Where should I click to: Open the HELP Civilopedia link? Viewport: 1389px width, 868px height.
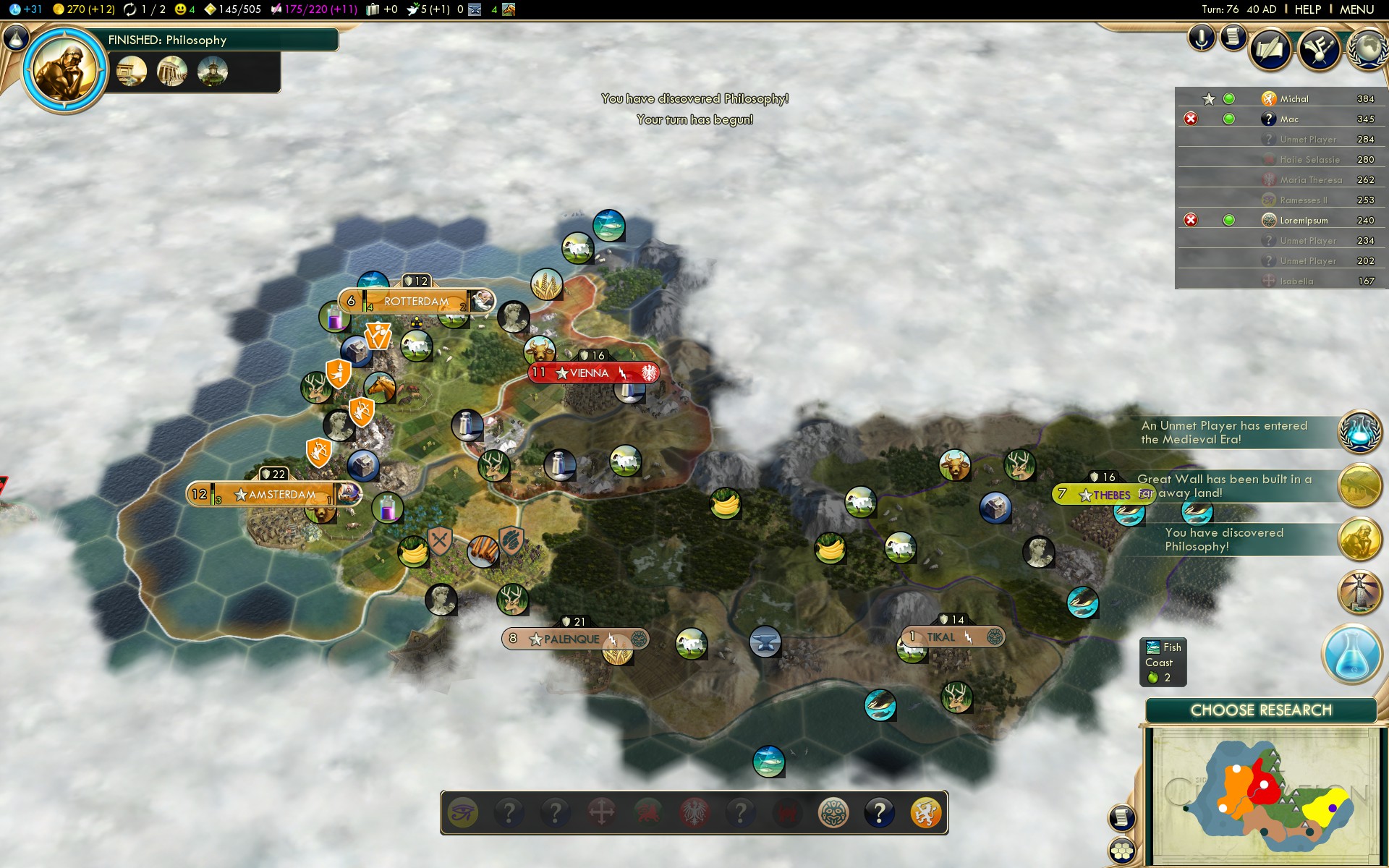pos(1307,9)
